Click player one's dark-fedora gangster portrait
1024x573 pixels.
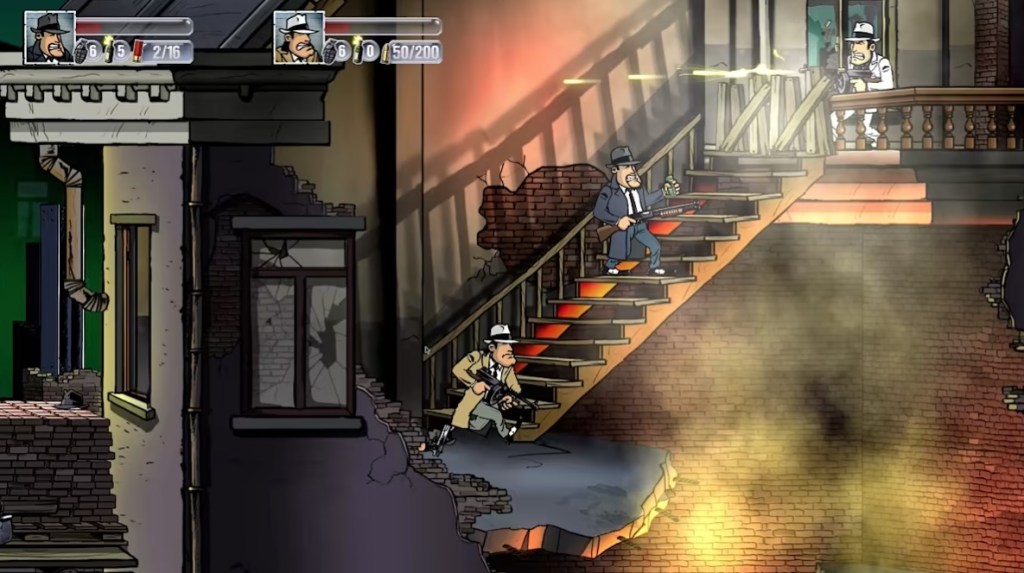(x=49, y=38)
